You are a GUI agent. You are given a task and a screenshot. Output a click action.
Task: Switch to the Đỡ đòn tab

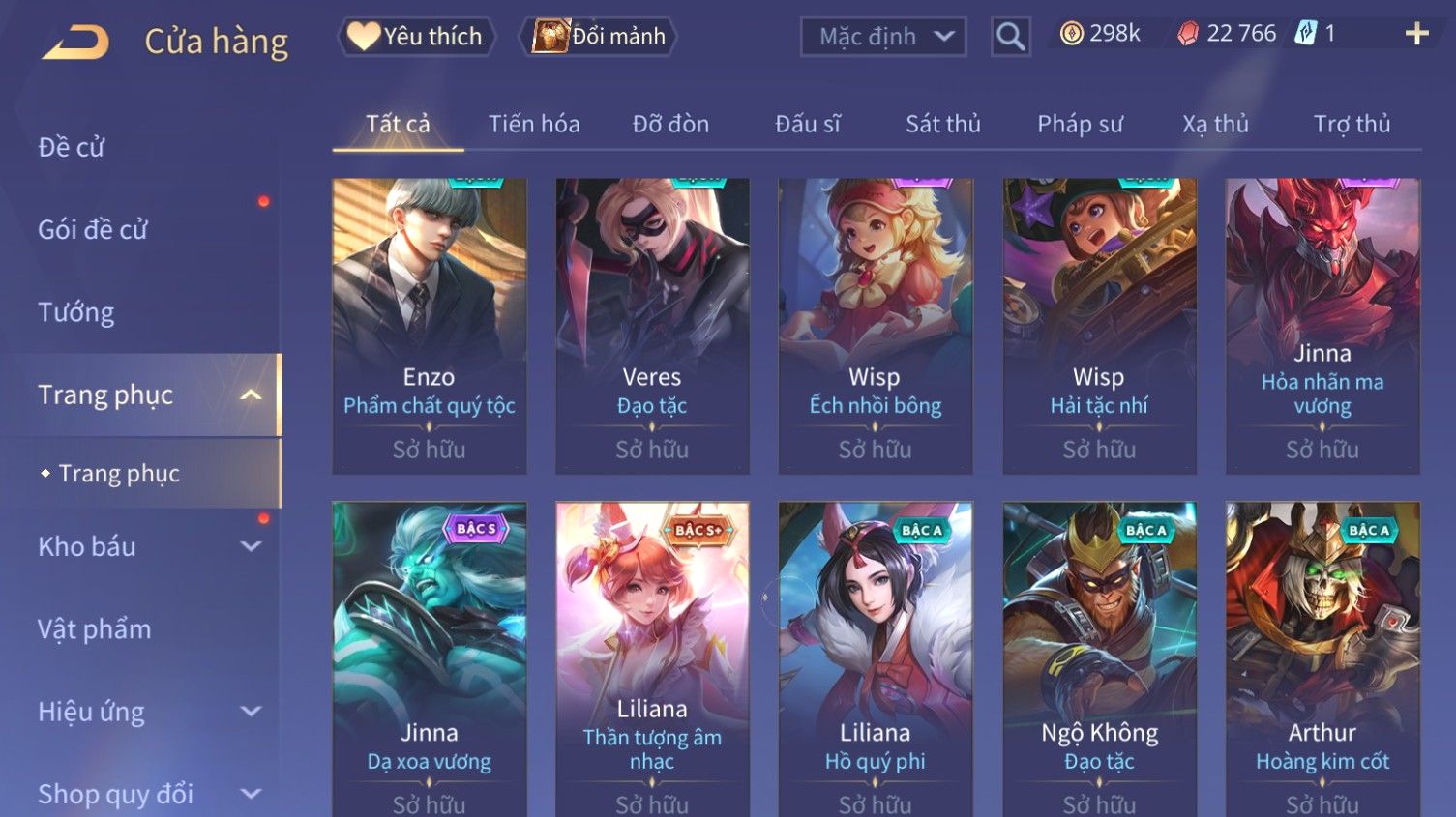[x=670, y=125]
